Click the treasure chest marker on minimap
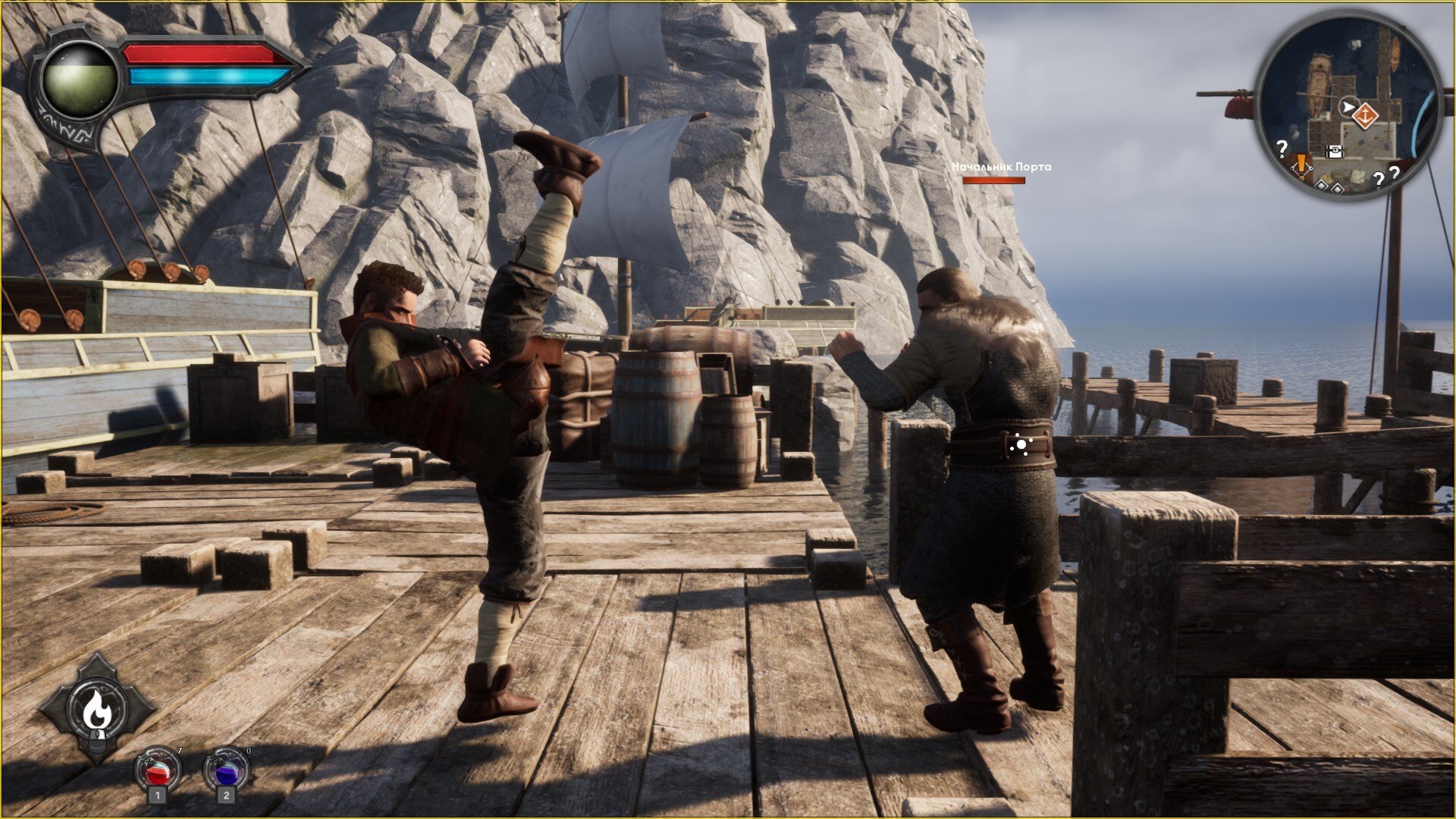Viewport: 1456px width, 819px height. pyautogui.click(x=1335, y=152)
